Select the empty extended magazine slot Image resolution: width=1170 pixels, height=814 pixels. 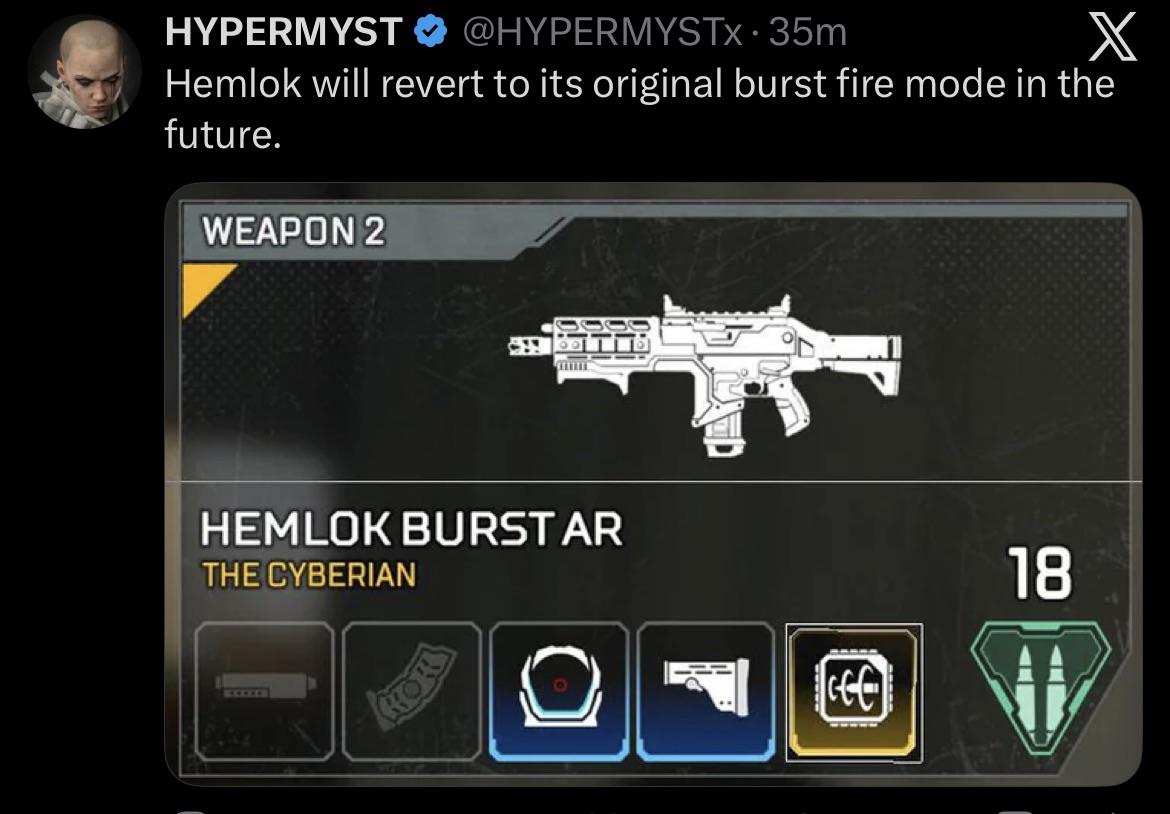(412, 689)
